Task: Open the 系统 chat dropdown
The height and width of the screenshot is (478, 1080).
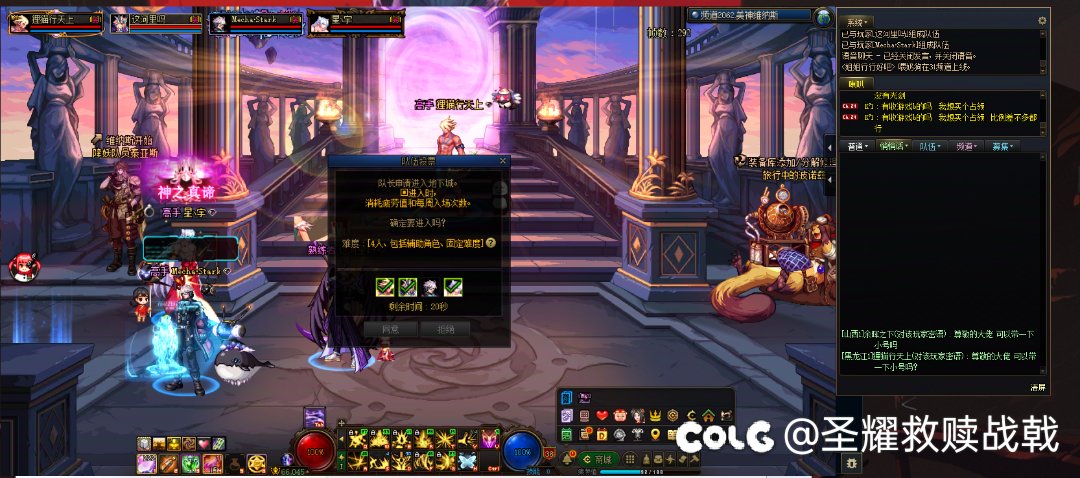Action: tap(857, 21)
